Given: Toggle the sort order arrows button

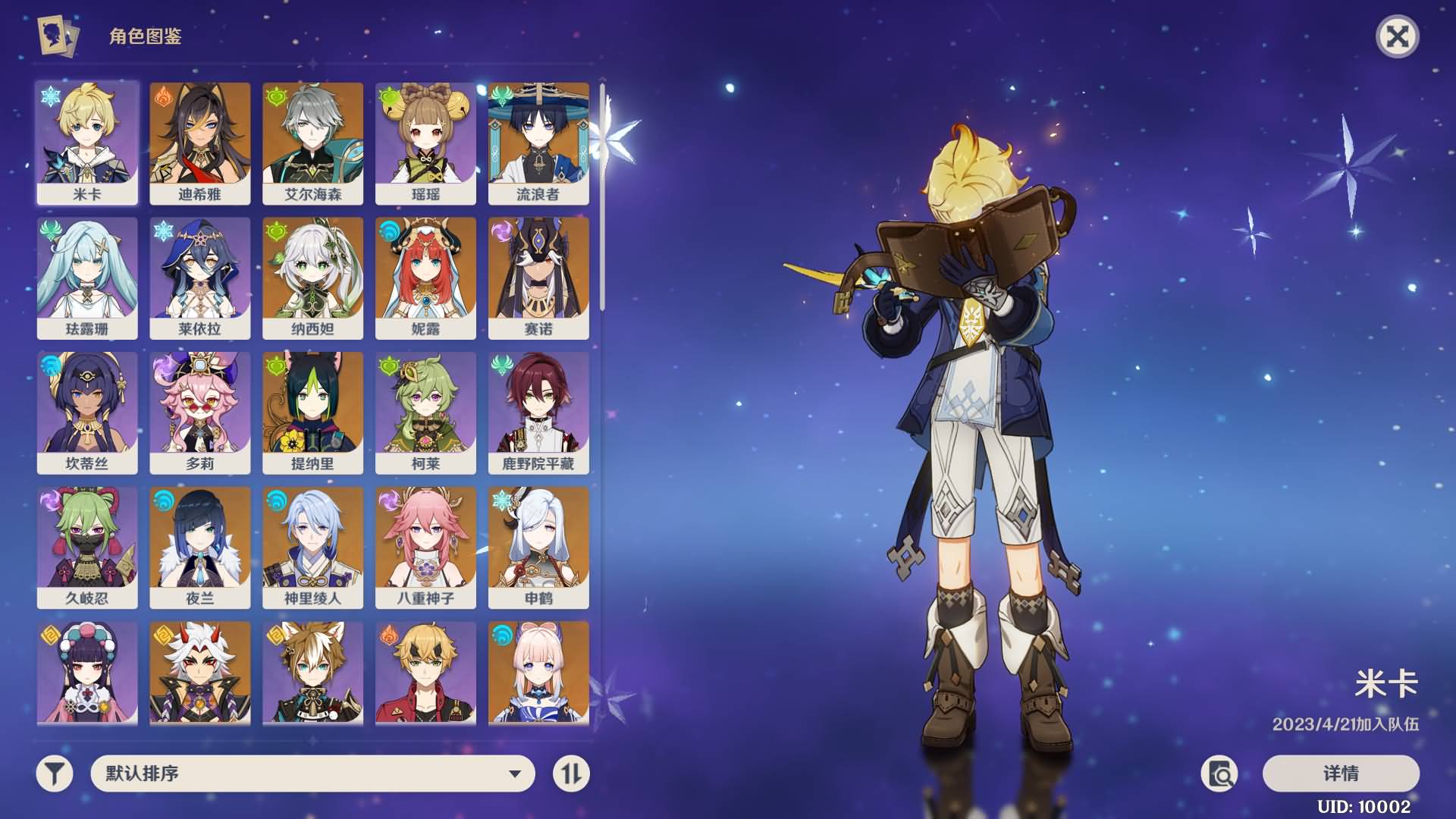Looking at the screenshot, I should 571,773.
